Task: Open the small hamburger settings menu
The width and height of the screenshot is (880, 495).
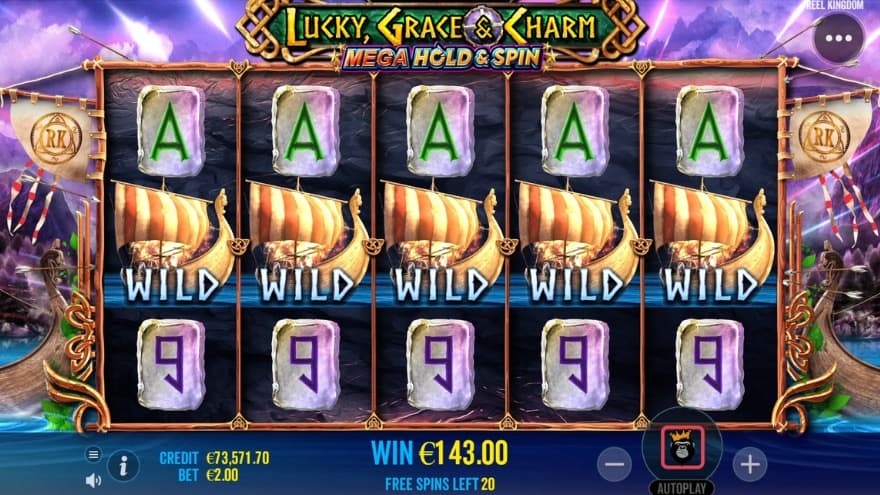Action: (93, 454)
